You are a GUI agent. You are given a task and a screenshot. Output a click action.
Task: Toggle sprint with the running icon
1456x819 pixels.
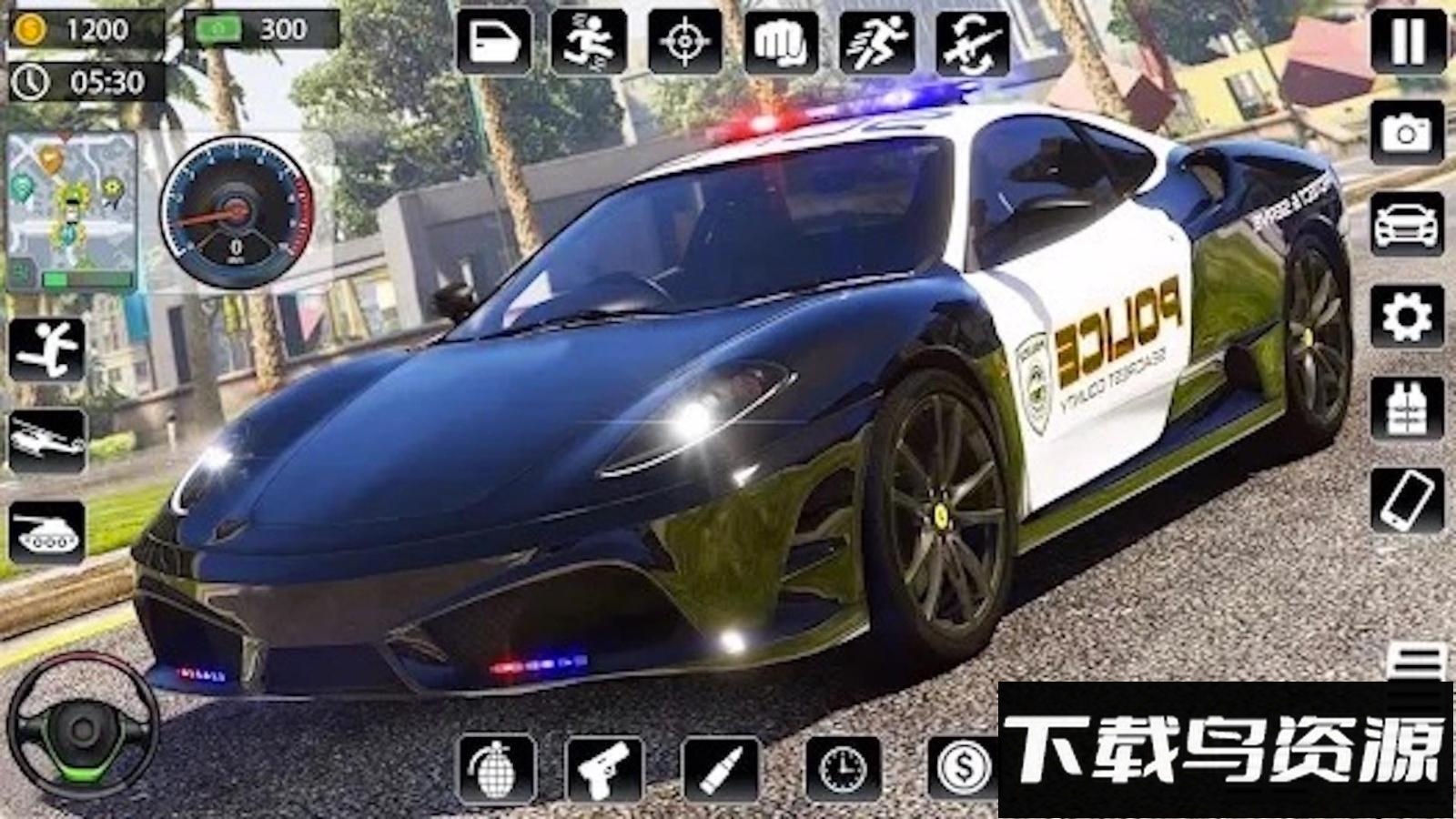[x=878, y=40]
